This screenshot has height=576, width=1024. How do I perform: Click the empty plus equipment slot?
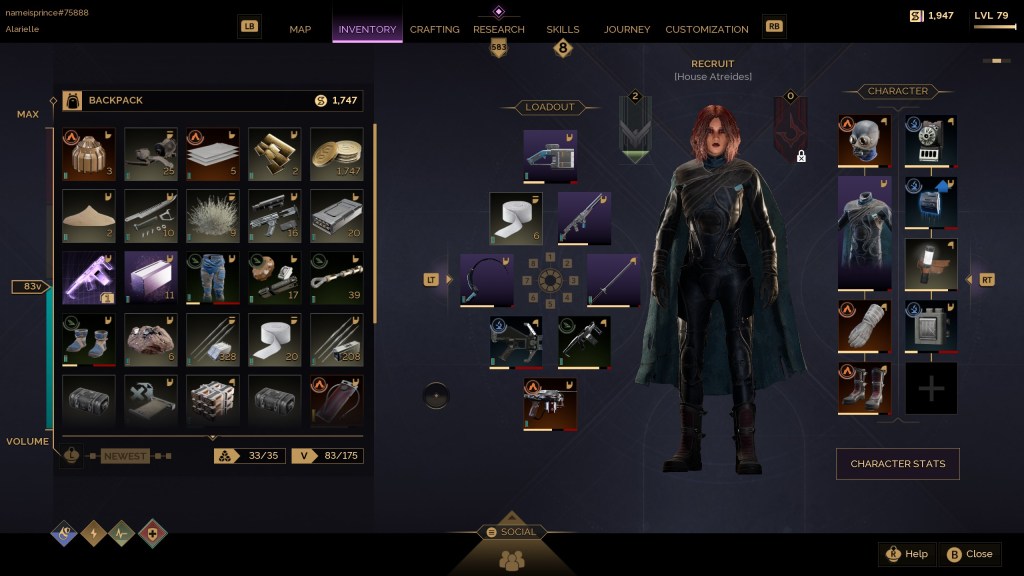pos(931,389)
